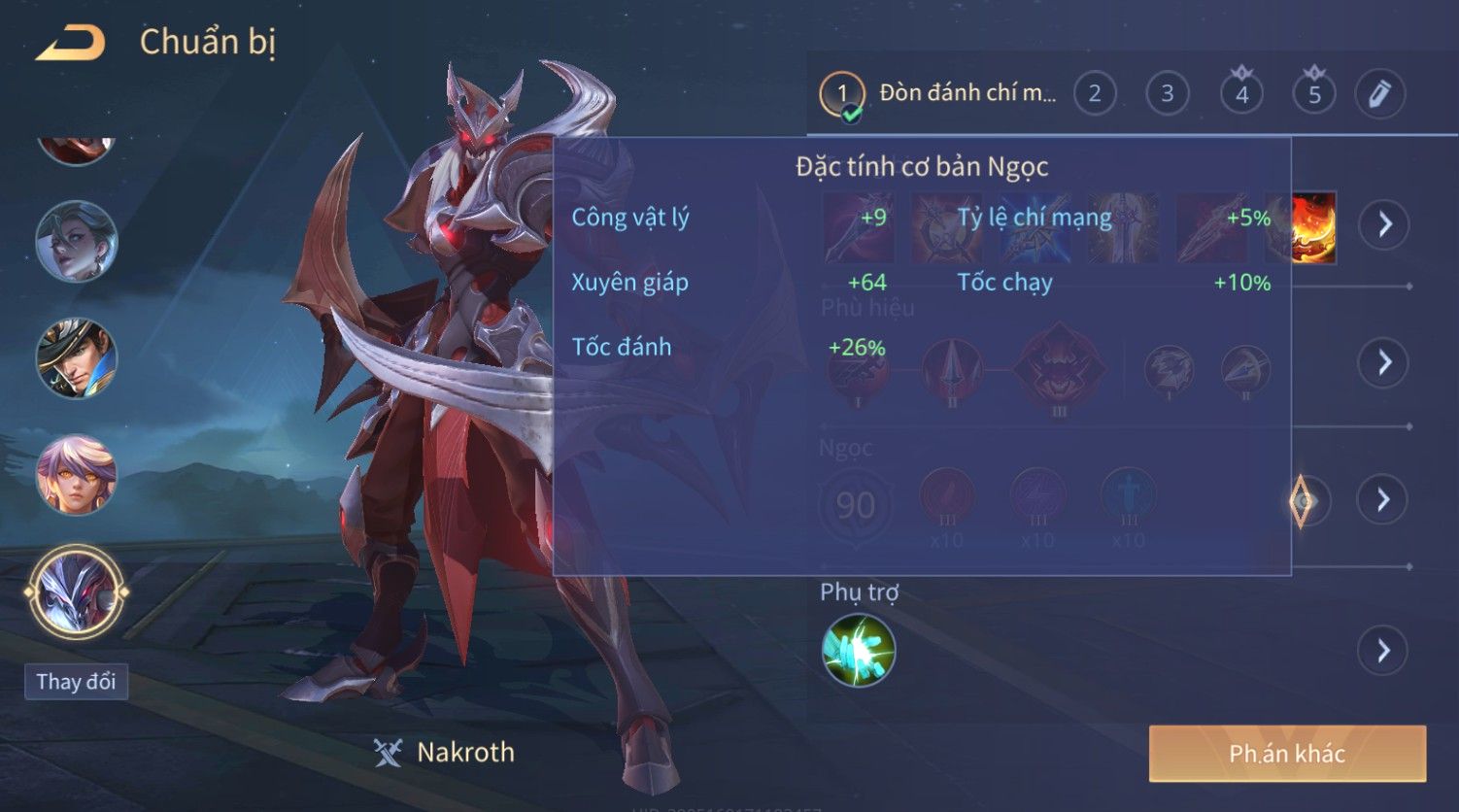
Task: Open the Ngọc section arrow
Action: pyautogui.click(x=1384, y=499)
